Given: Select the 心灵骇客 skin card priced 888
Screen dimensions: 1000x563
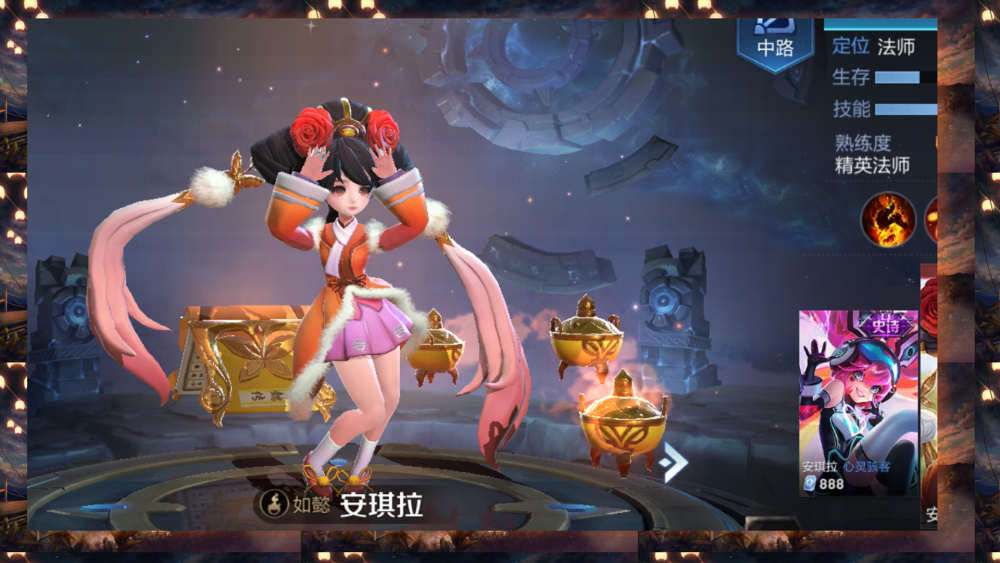Looking at the screenshot, I should click(x=858, y=402).
